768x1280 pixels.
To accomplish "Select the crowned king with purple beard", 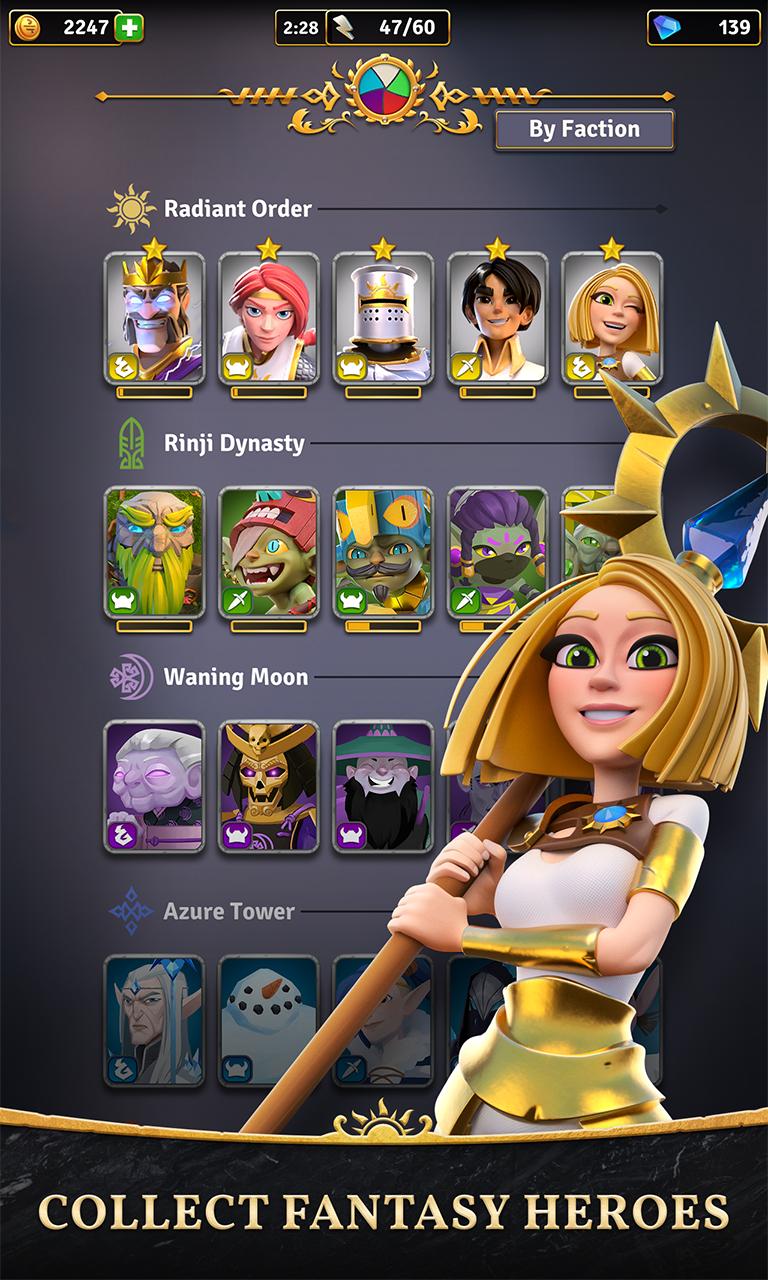I will (154, 318).
